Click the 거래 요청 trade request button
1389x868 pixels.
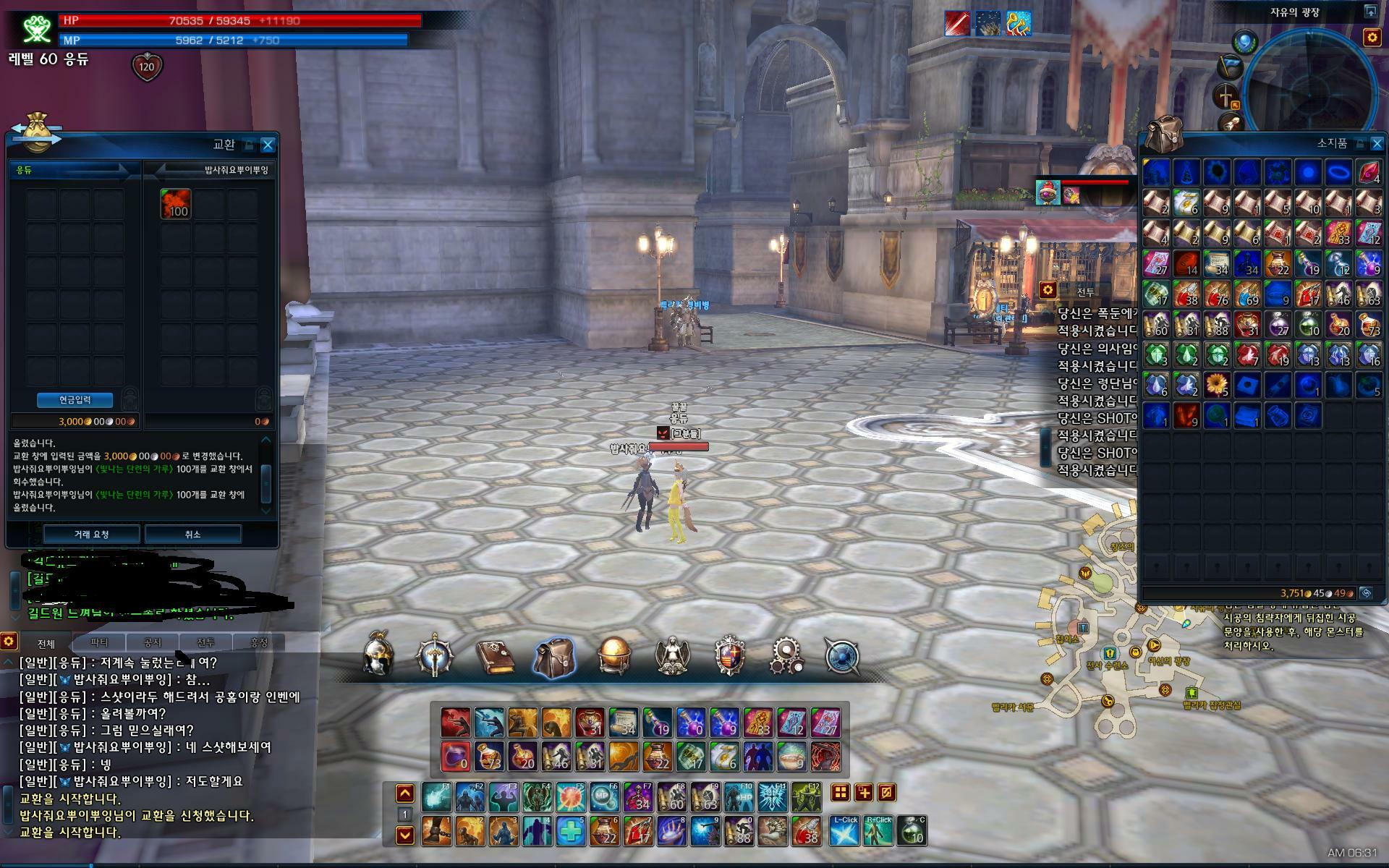[91, 535]
